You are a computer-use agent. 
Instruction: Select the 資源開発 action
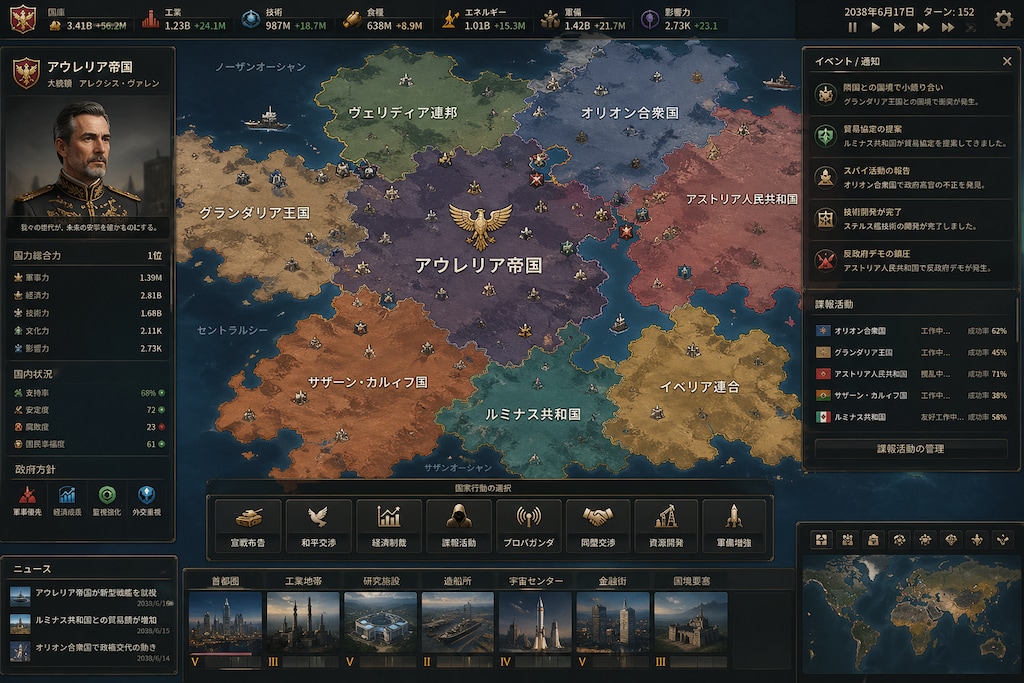pos(666,527)
